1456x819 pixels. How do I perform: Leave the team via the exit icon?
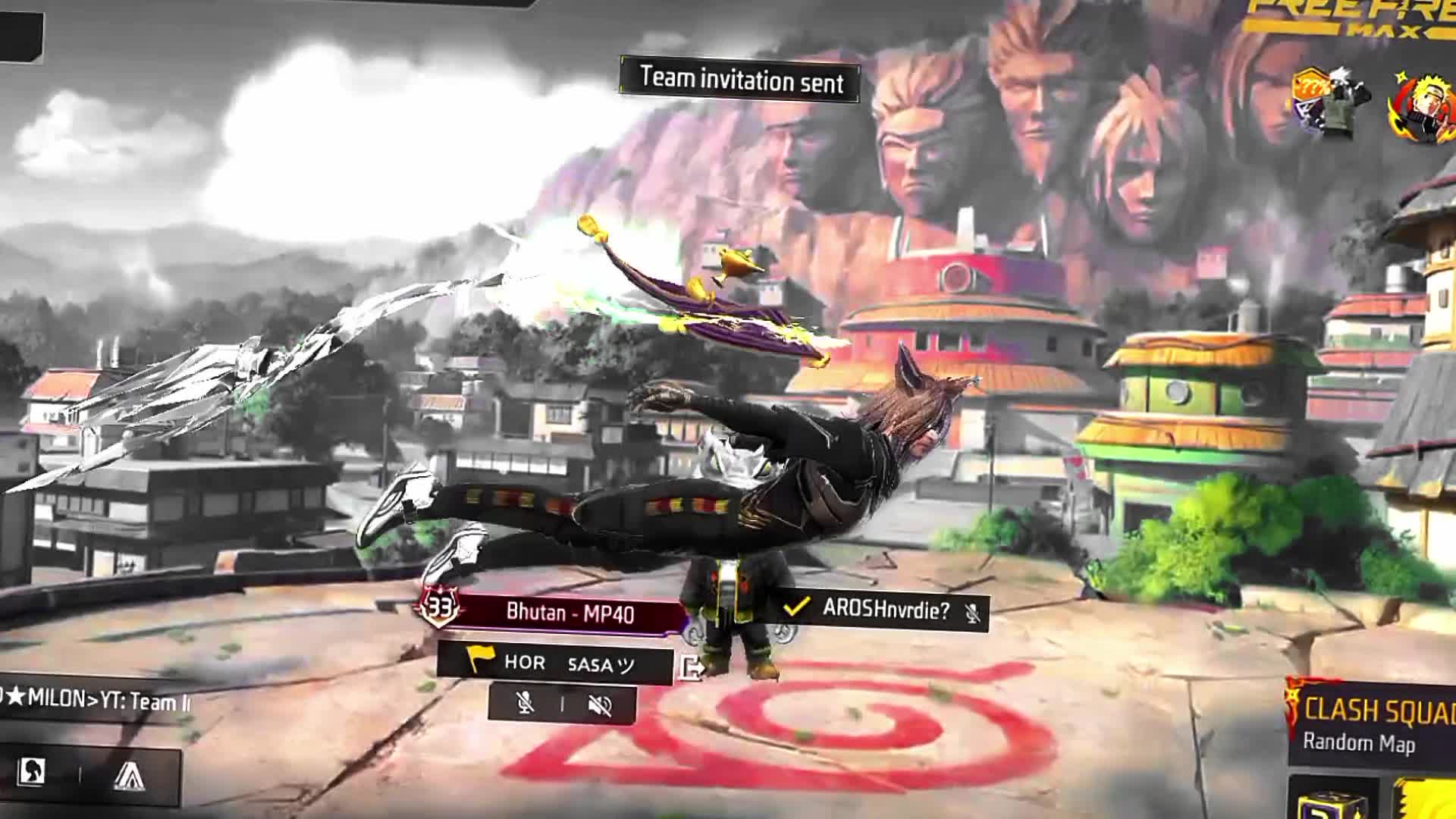pos(692,667)
